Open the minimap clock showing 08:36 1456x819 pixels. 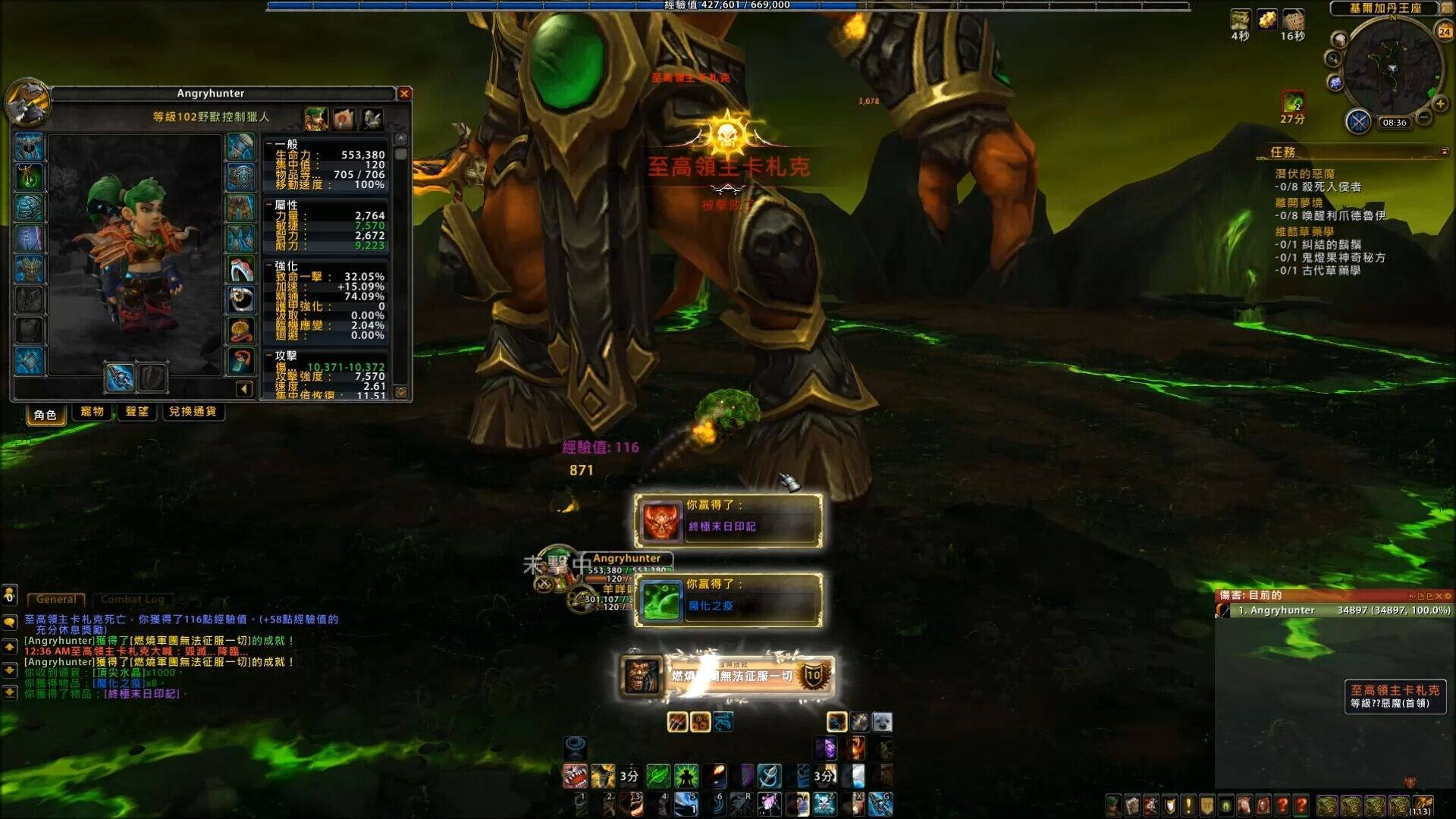tap(1395, 122)
